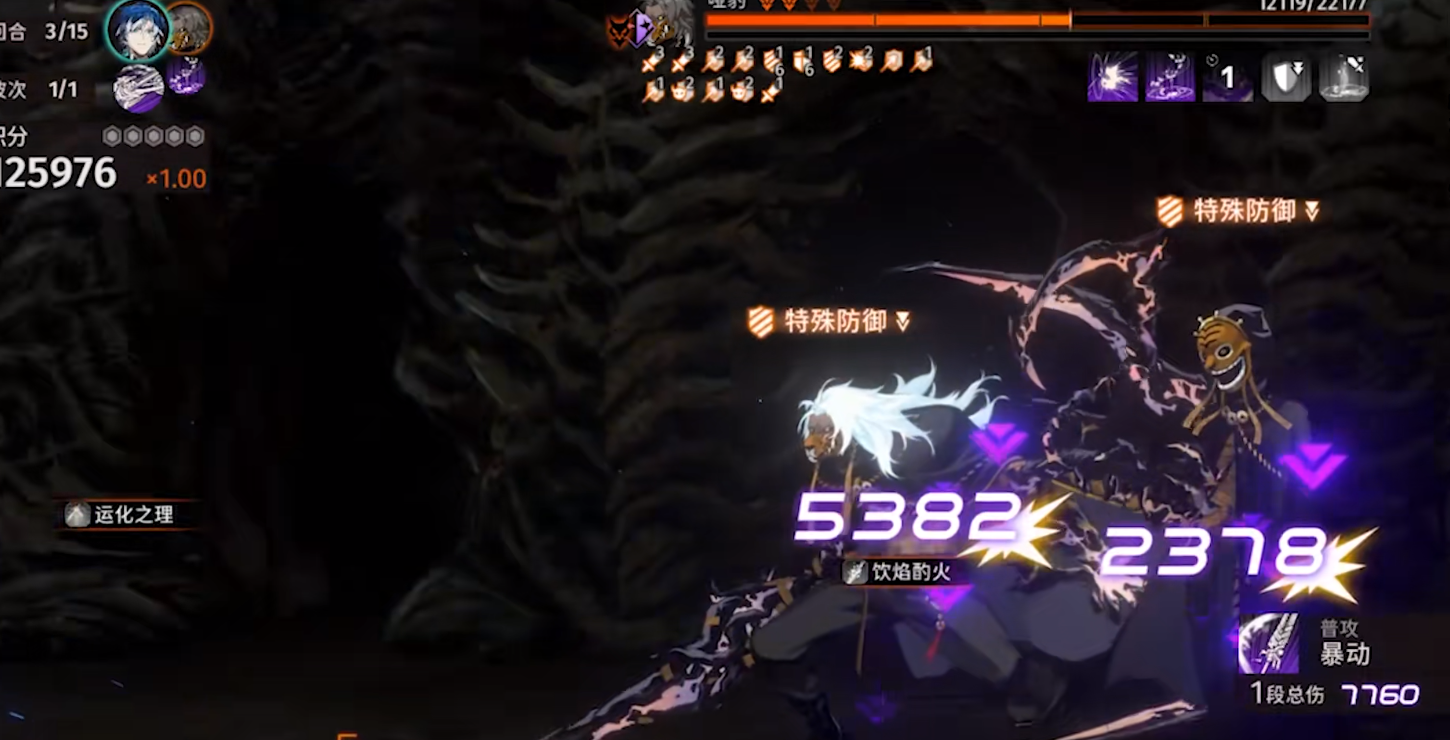Select the grey-haired character portrait with orange ring
The image size is (1450, 740).
[x=188, y=27]
